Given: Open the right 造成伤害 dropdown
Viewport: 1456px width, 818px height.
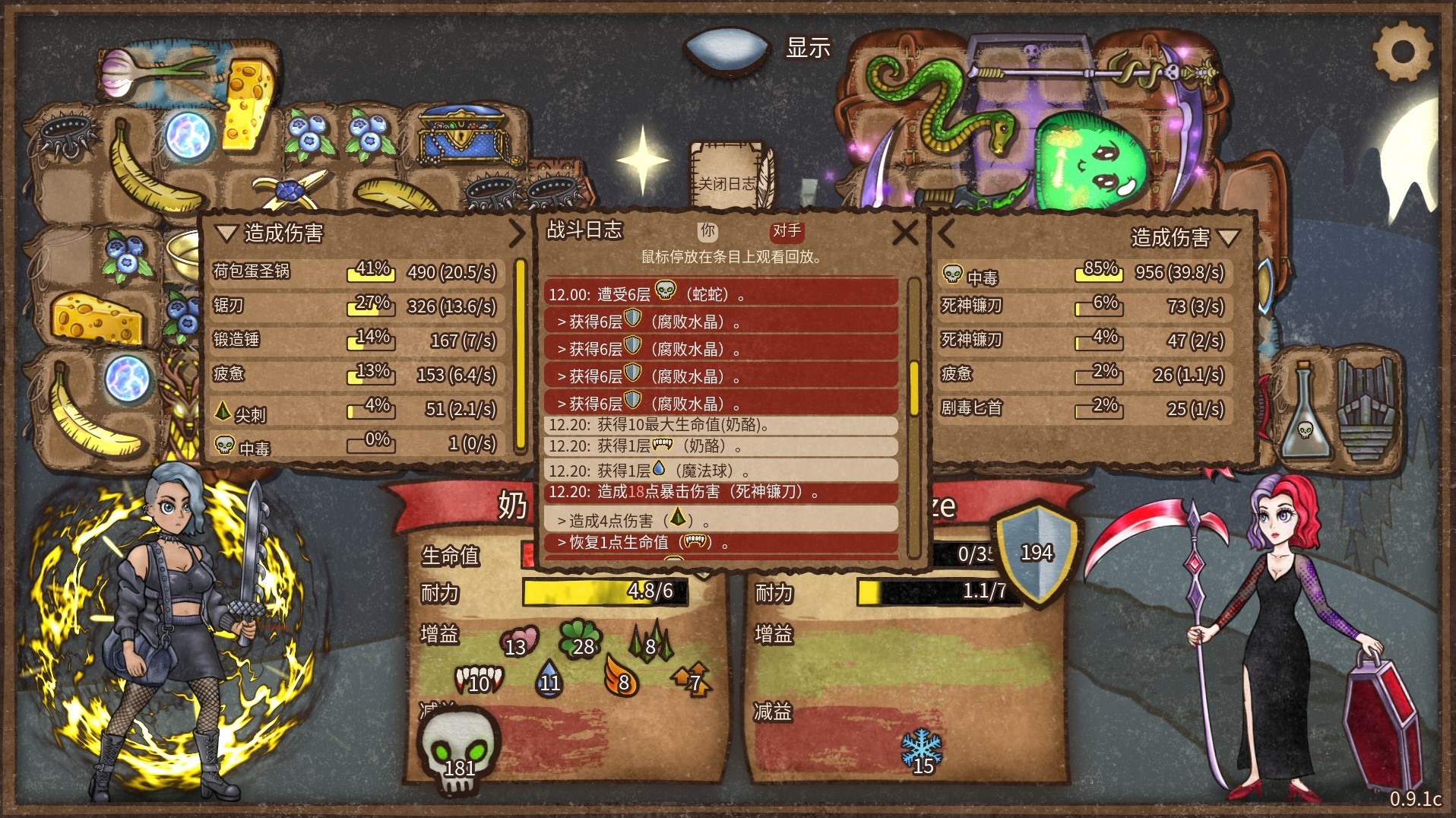Looking at the screenshot, I should [x=1228, y=238].
